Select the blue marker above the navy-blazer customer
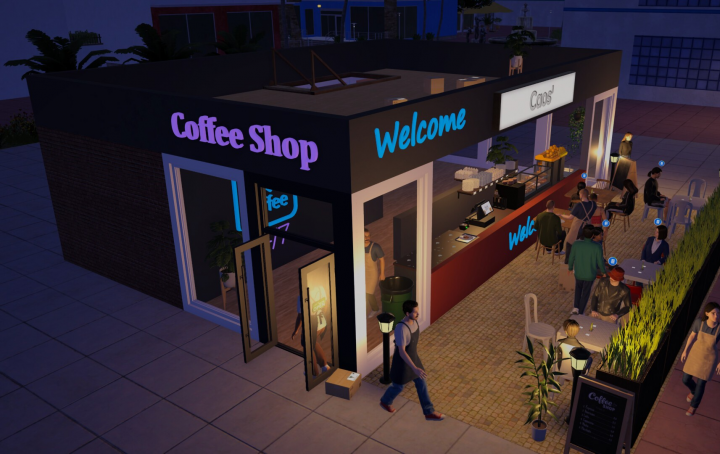 coord(658,220)
